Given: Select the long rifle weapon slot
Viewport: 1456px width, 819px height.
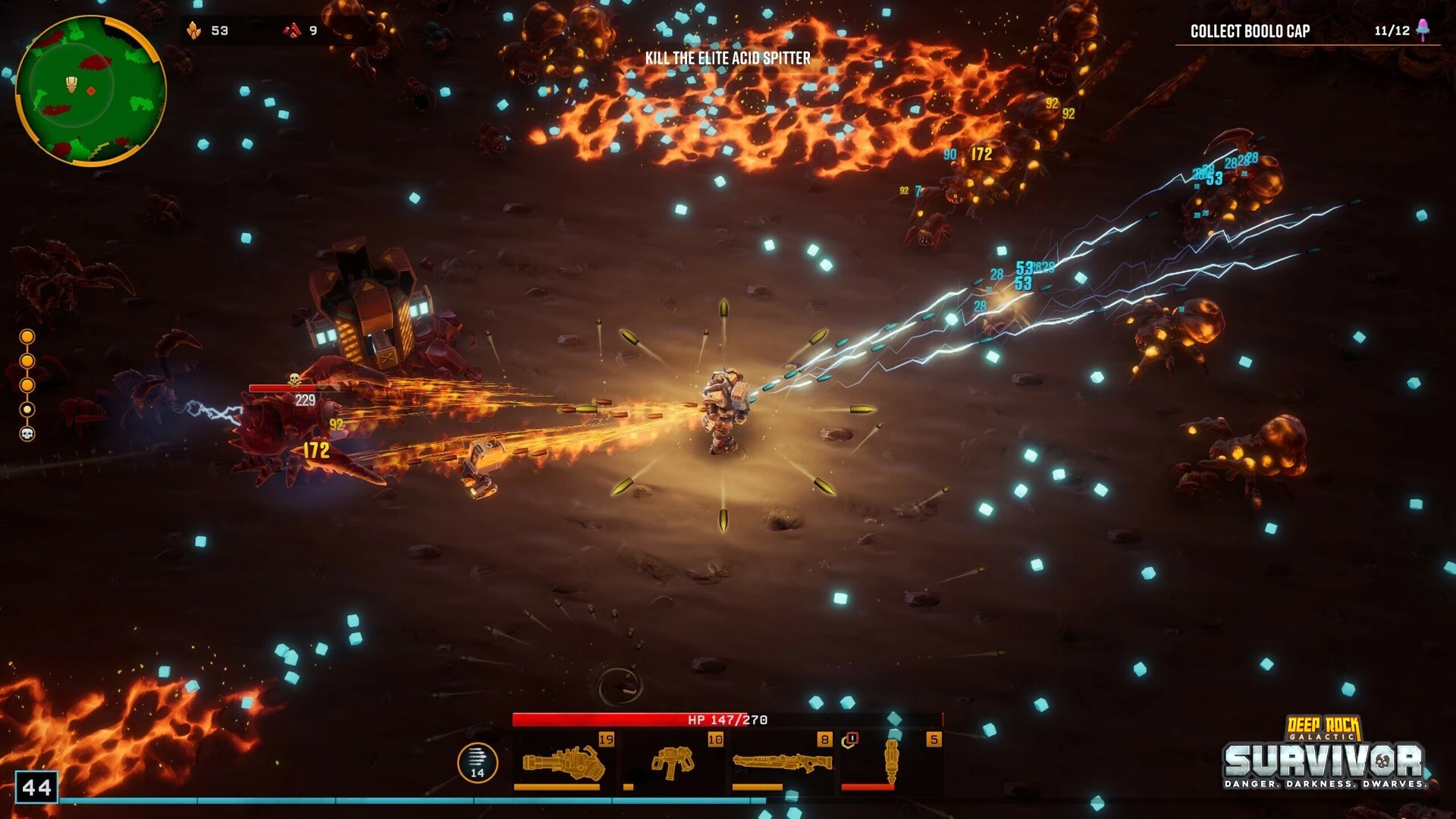Looking at the screenshot, I should (x=781, y=761).
